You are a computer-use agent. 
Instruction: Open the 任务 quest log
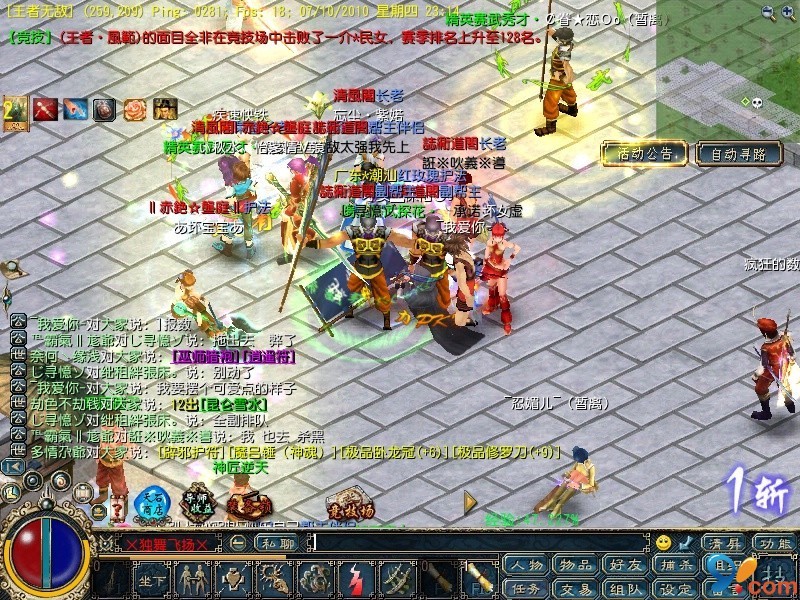(526, 589)
